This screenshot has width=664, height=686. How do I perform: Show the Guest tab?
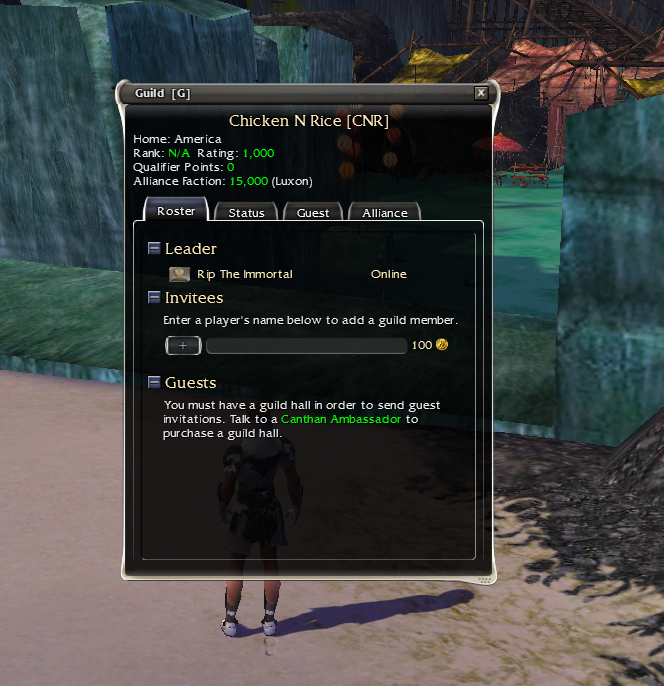[313, 213]
